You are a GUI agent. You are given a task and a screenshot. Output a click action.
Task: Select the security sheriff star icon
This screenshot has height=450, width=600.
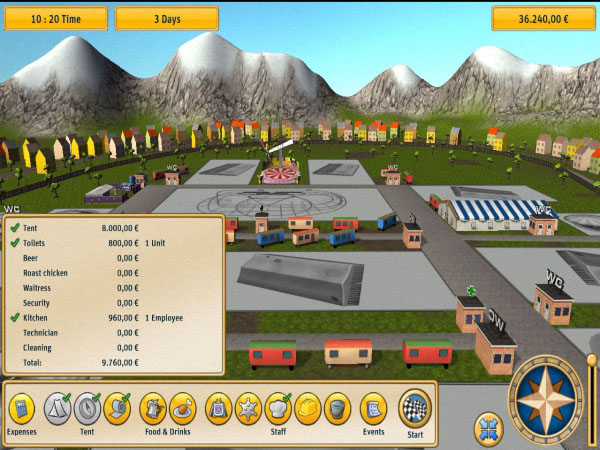[248, 407]
